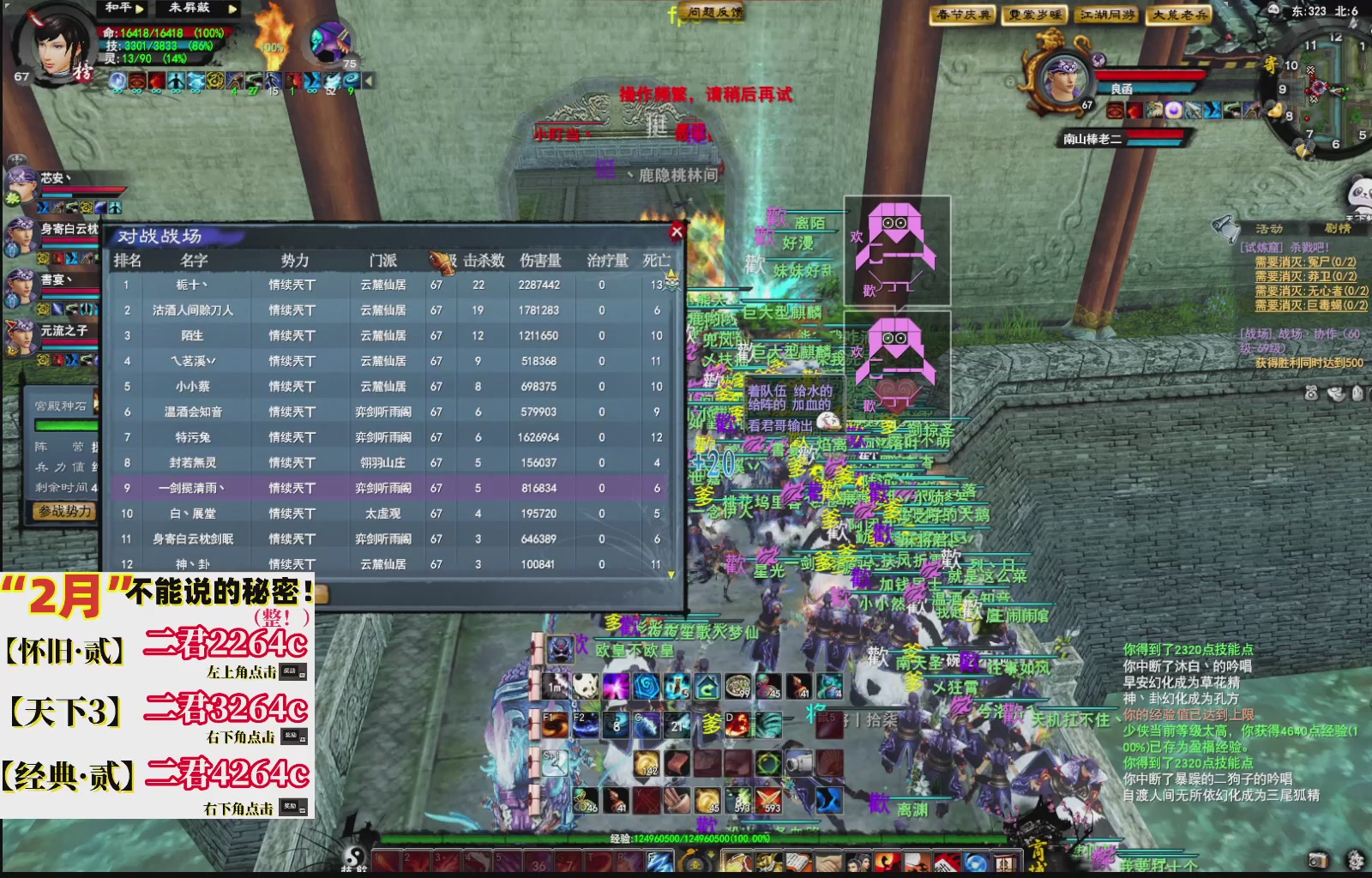The image size is (1372, 878).
Task: Click the horn icon on the 活动 panel
Action: [x=1225, y=230]
